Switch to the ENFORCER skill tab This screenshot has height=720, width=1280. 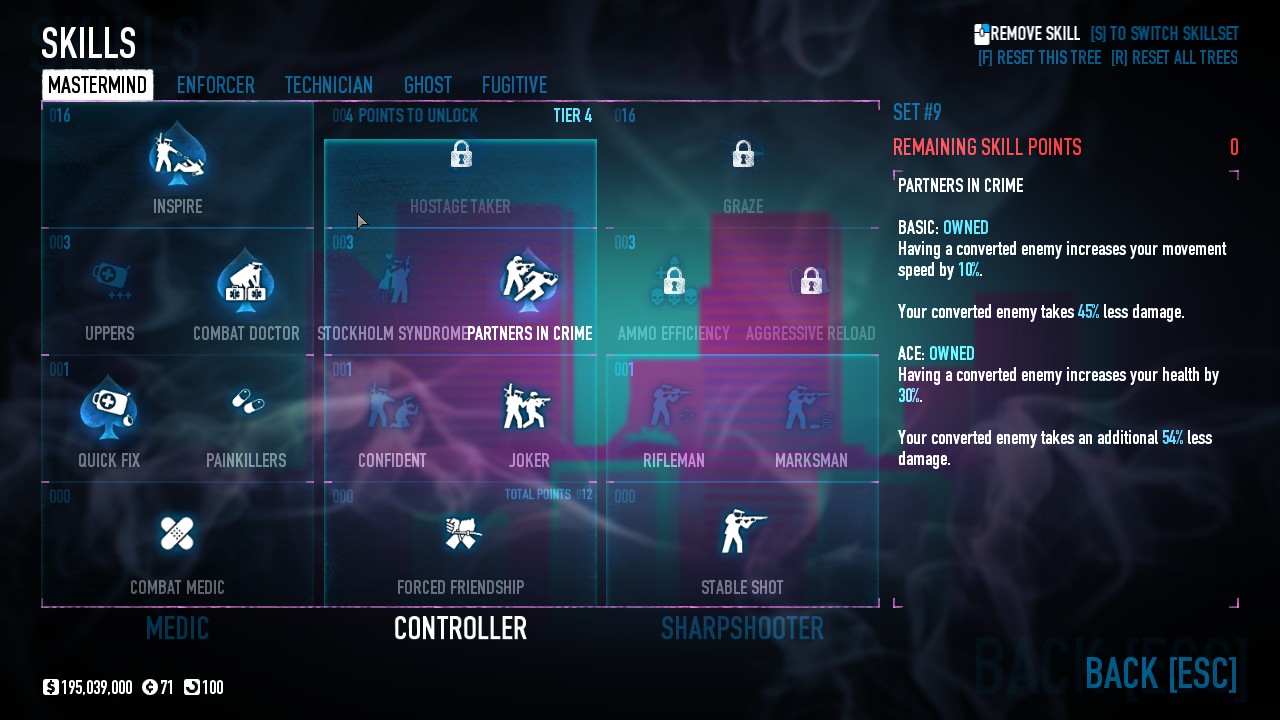tap(216, 85)
